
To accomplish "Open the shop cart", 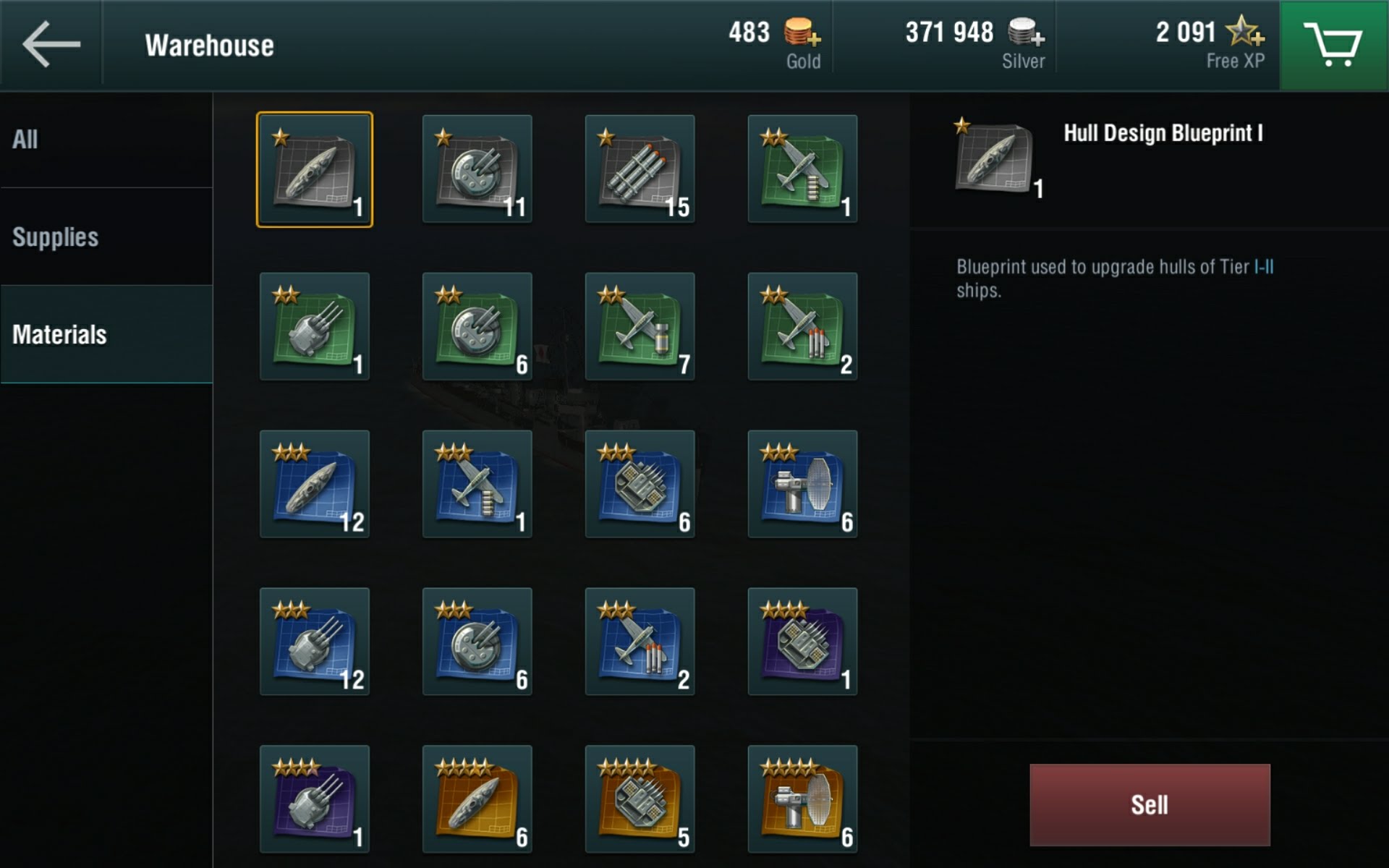I will click(x=1333, y=45).
